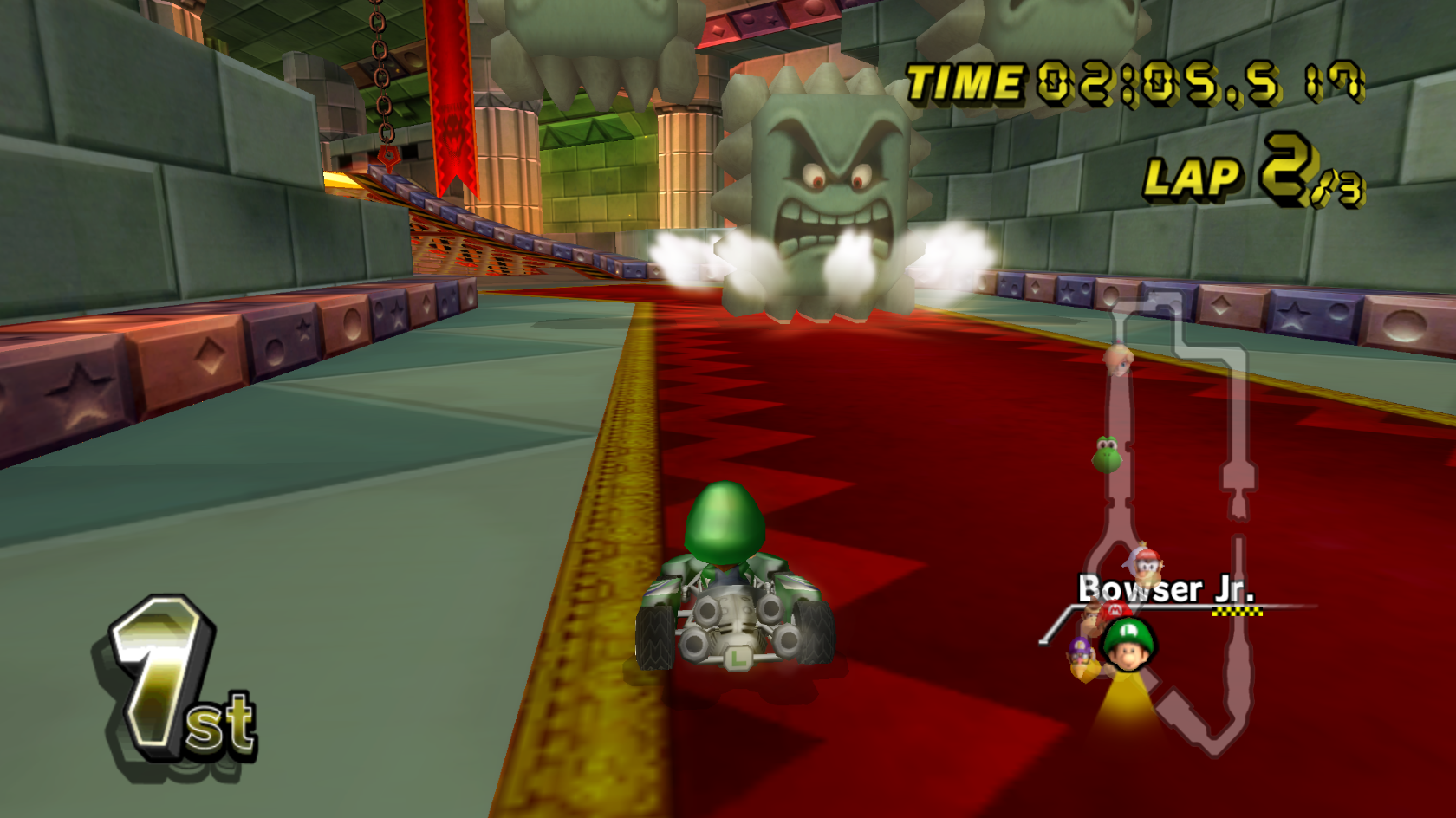Click the Yoshi head icon on the minimap
Image resolution: width=1456 pixels, height=818 pixels.
coord(1107,457)
